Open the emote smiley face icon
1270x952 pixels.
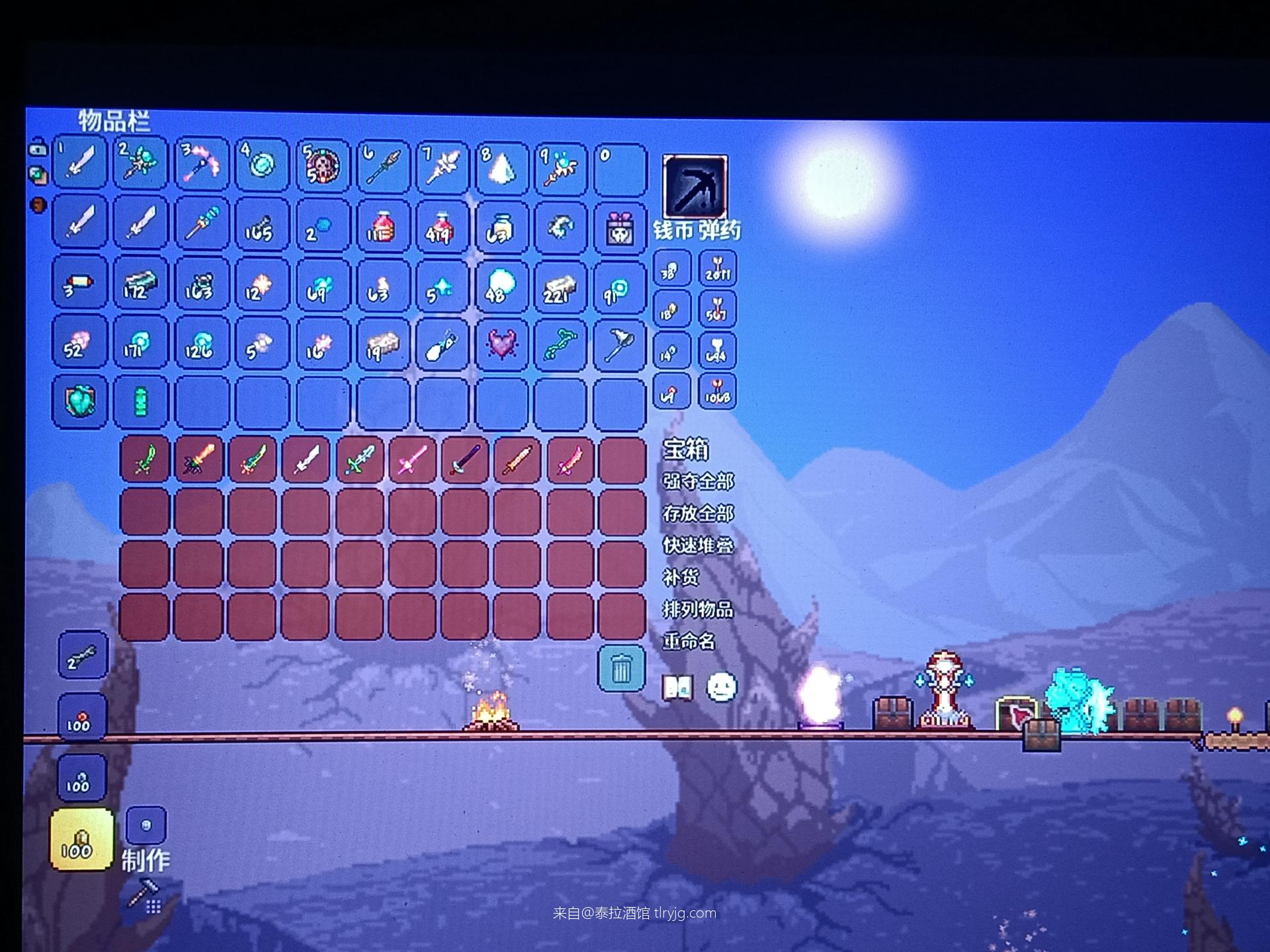point(722,688)
